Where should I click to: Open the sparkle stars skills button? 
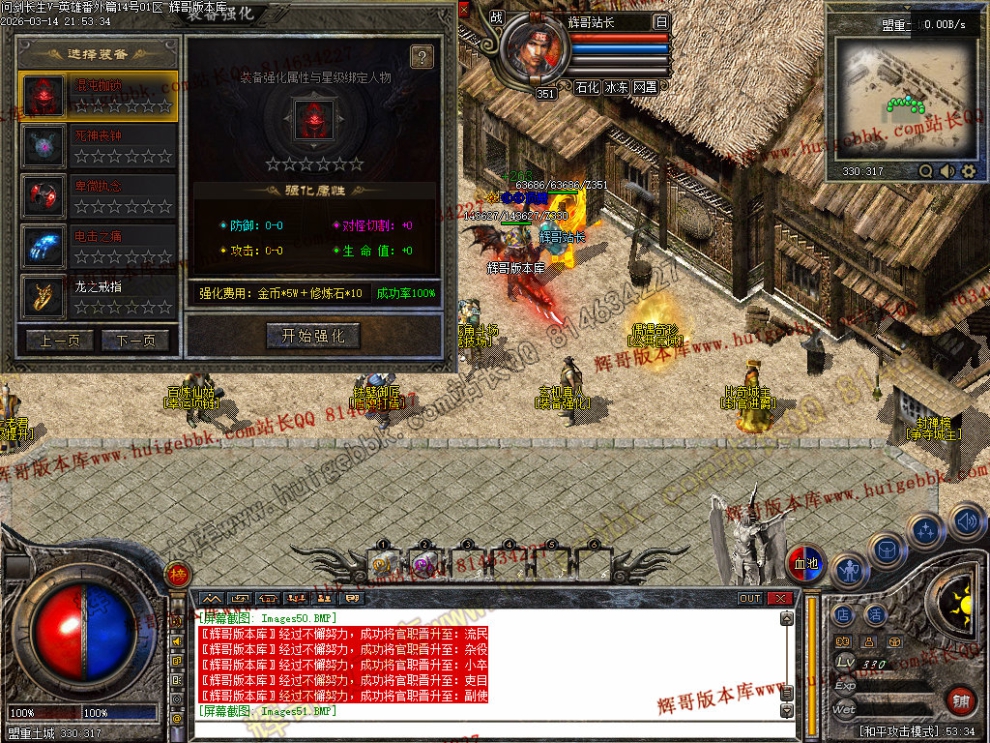[926, 530]
